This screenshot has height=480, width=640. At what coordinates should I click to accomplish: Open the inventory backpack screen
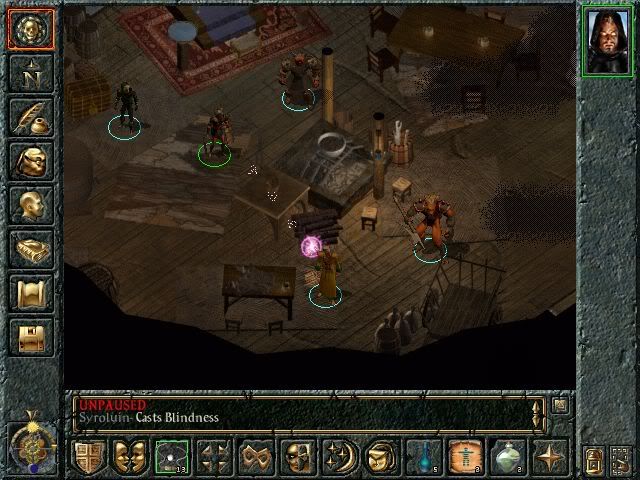click(x=30, y=161)
